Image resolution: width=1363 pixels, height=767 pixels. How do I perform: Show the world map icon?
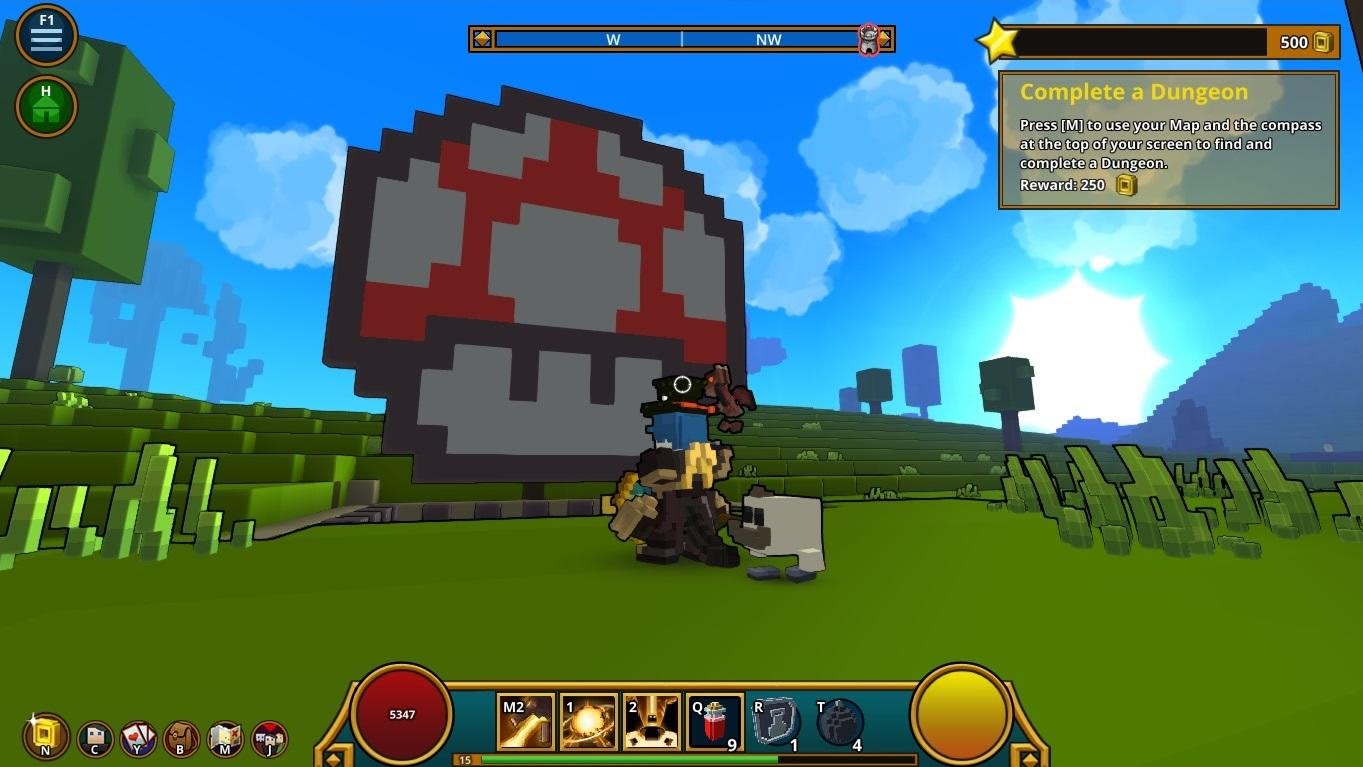226,739
